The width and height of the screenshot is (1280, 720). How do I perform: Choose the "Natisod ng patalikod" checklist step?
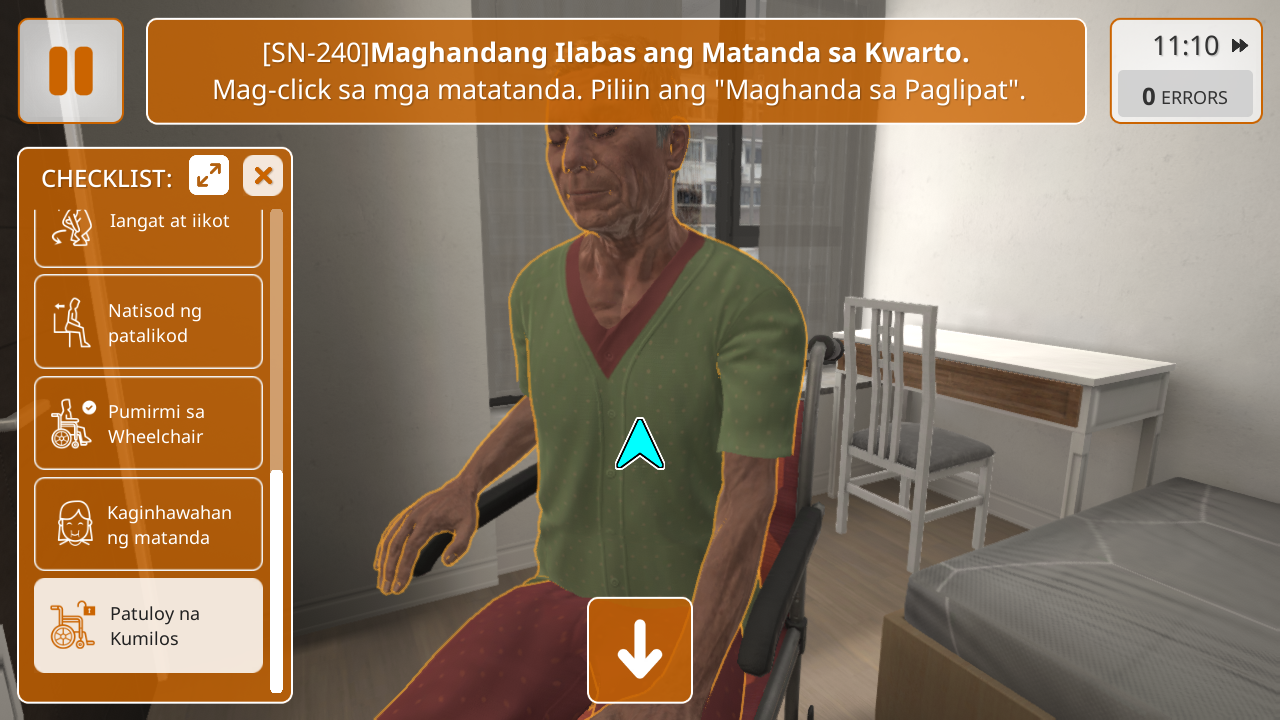(148, 322)
